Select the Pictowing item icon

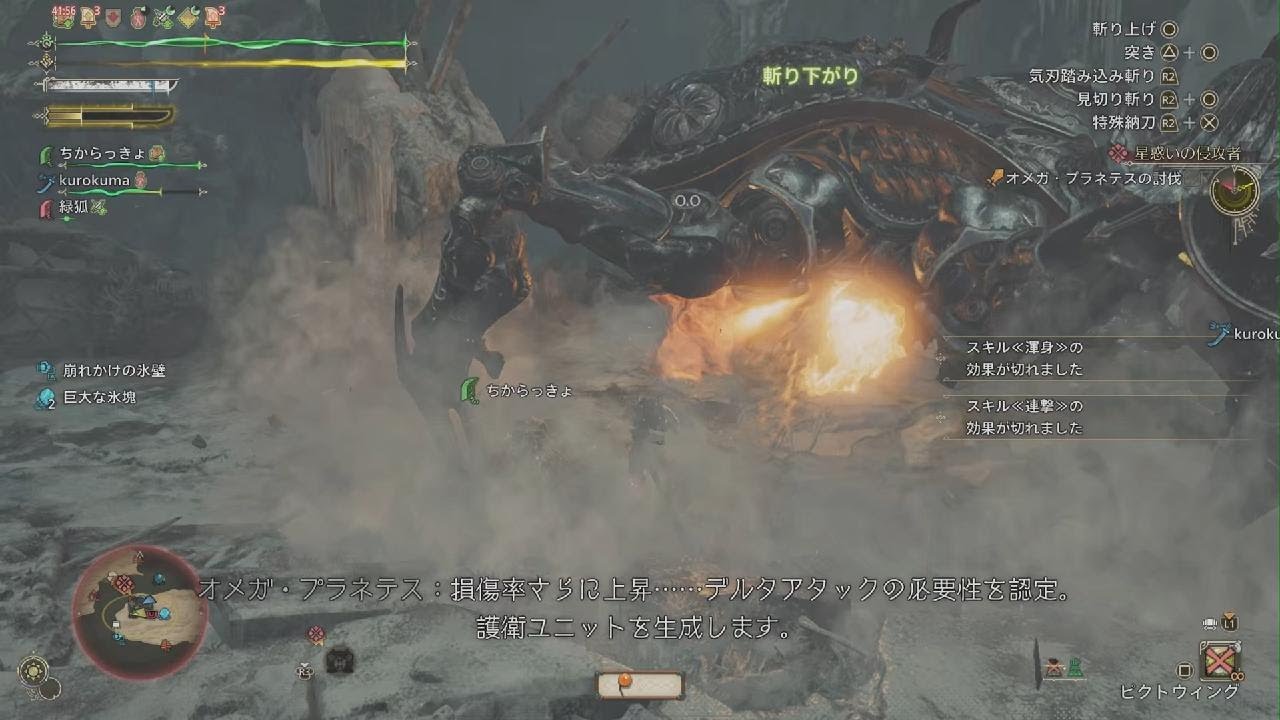[x=1220, y=658]
